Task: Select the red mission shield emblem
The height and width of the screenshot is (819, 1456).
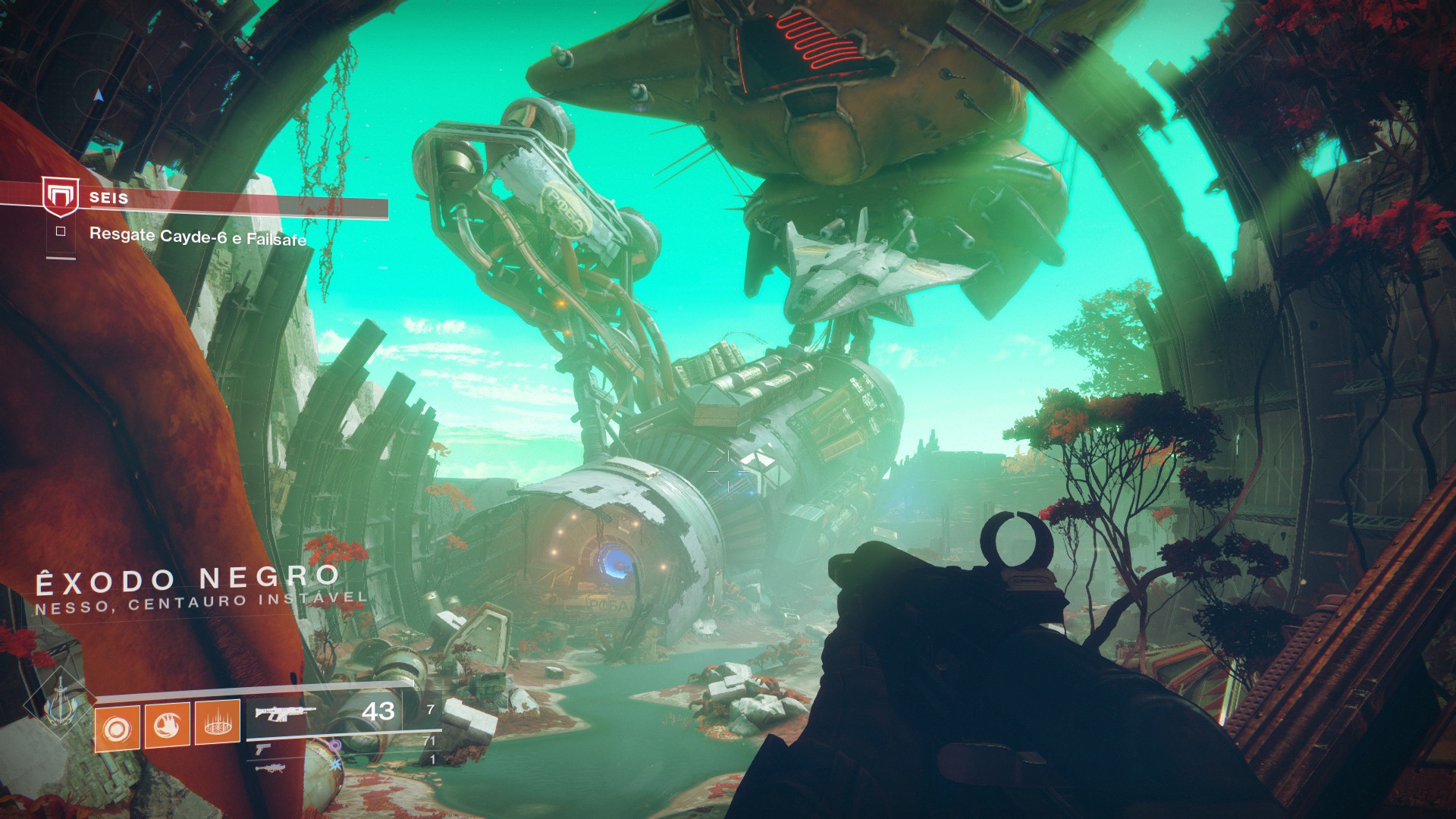Action: (x=60, y=197)
